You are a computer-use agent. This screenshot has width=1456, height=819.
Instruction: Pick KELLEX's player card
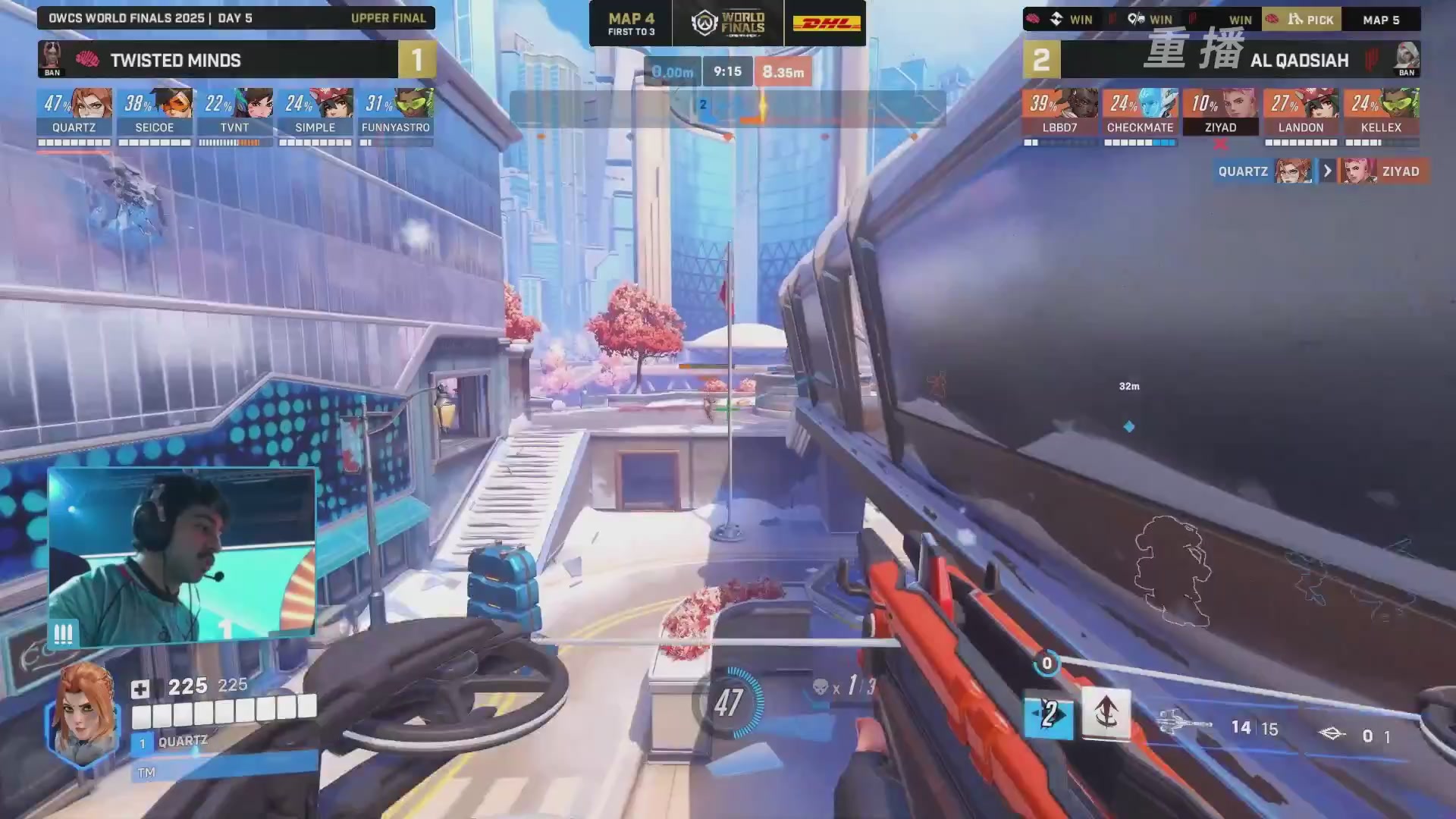pos(1382,112)
